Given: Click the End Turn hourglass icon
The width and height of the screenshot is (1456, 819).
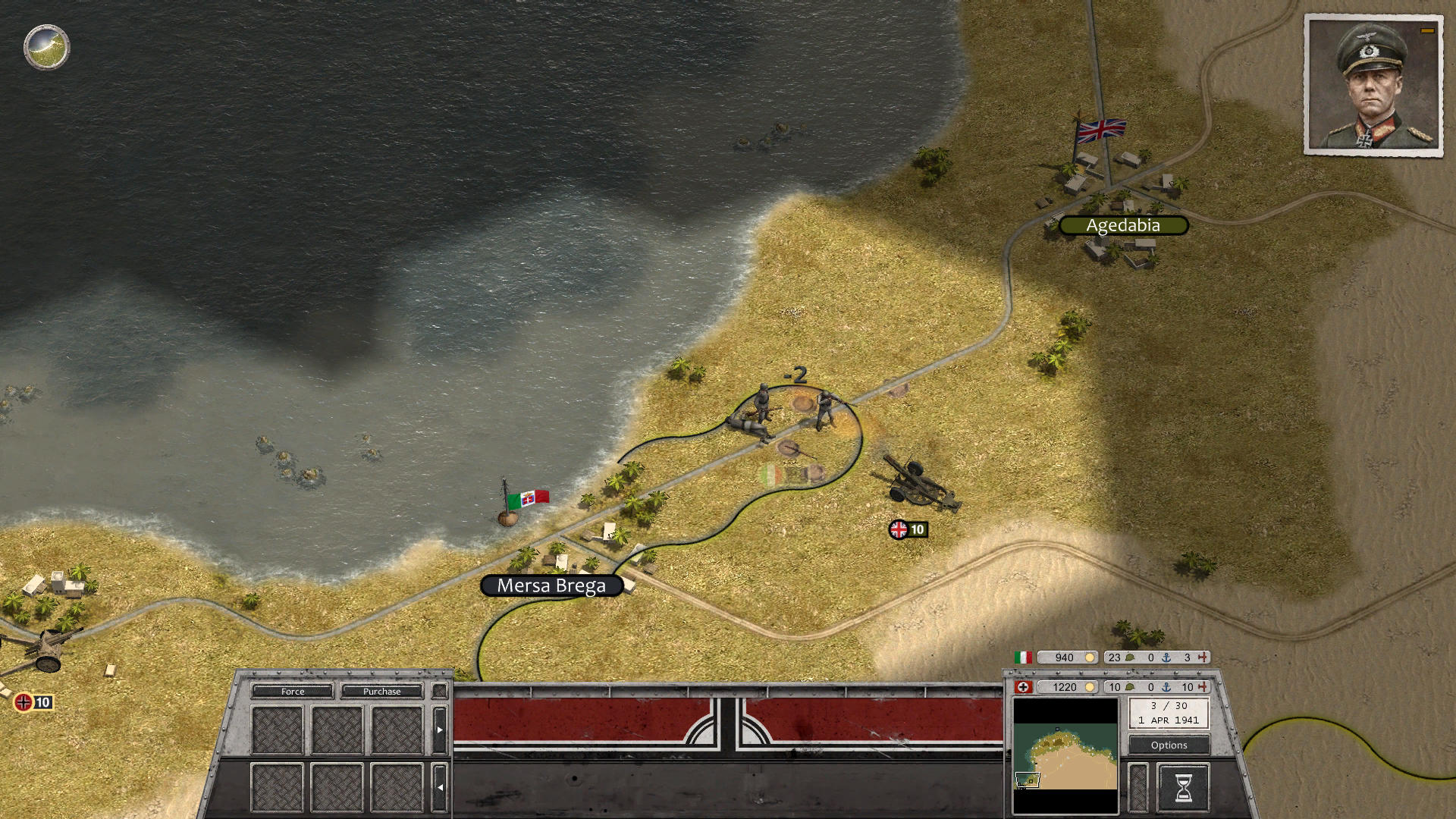Looking at the screenshot, I should click(1185, 789).
